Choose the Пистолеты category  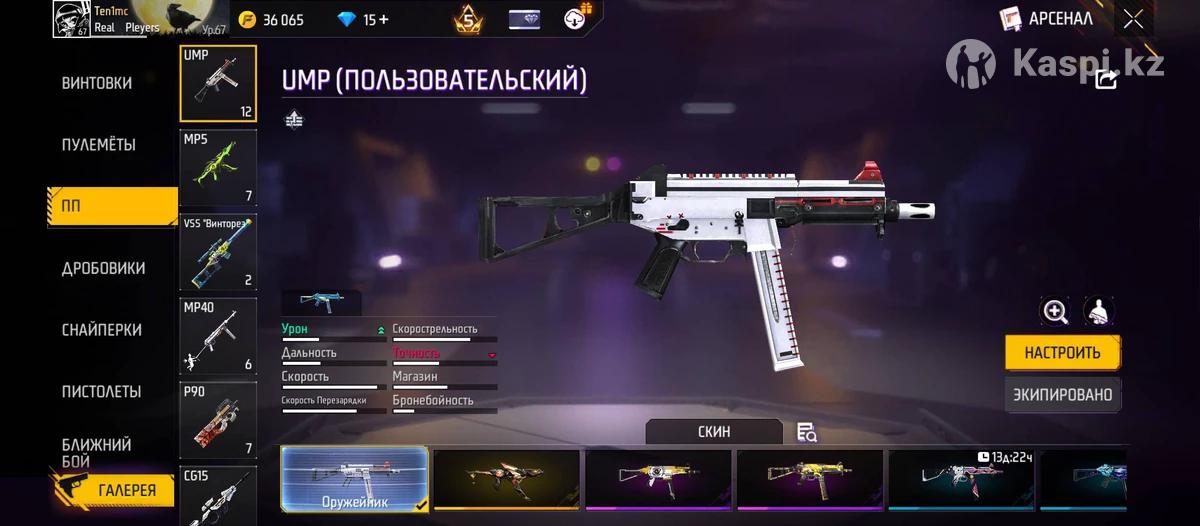101,391
